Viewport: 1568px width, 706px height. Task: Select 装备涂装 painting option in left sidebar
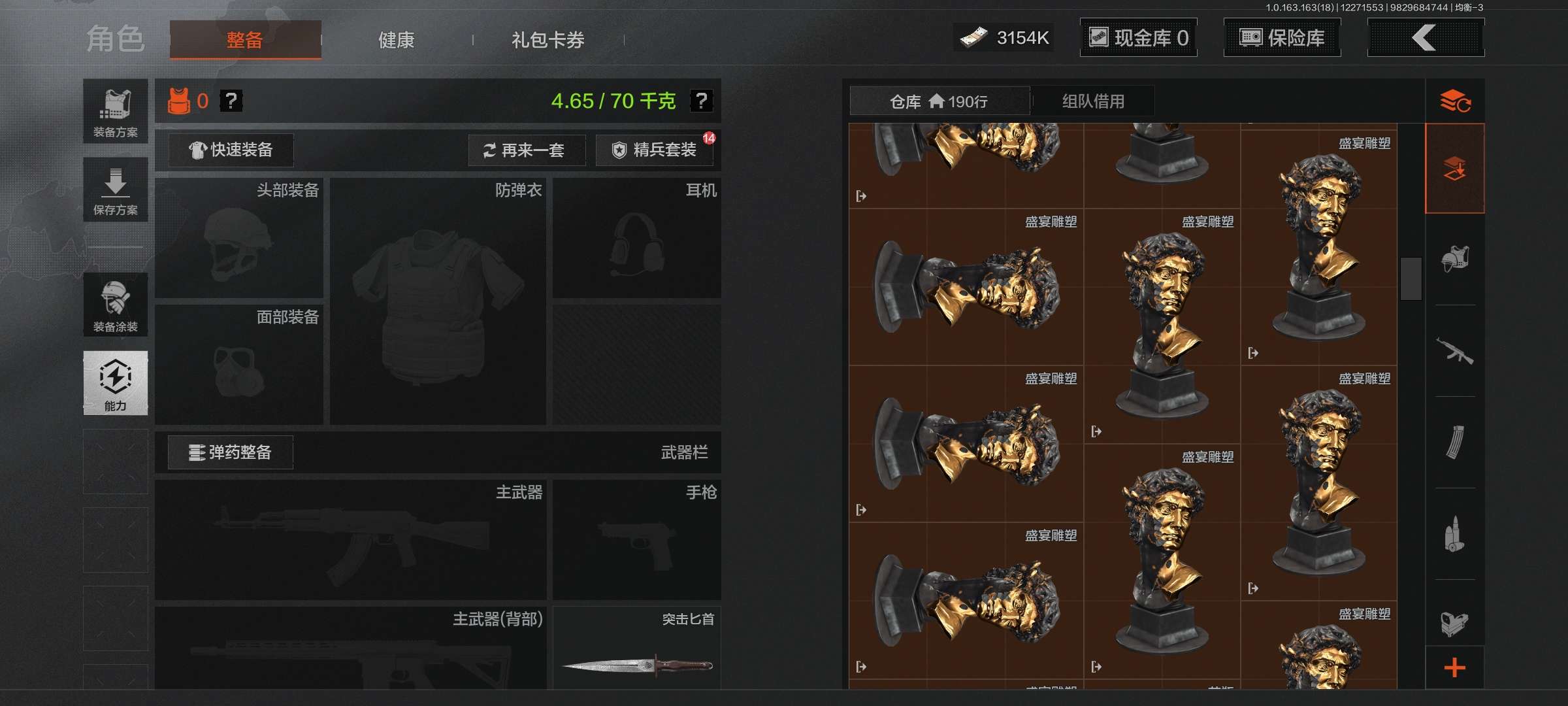coord(115,304)
